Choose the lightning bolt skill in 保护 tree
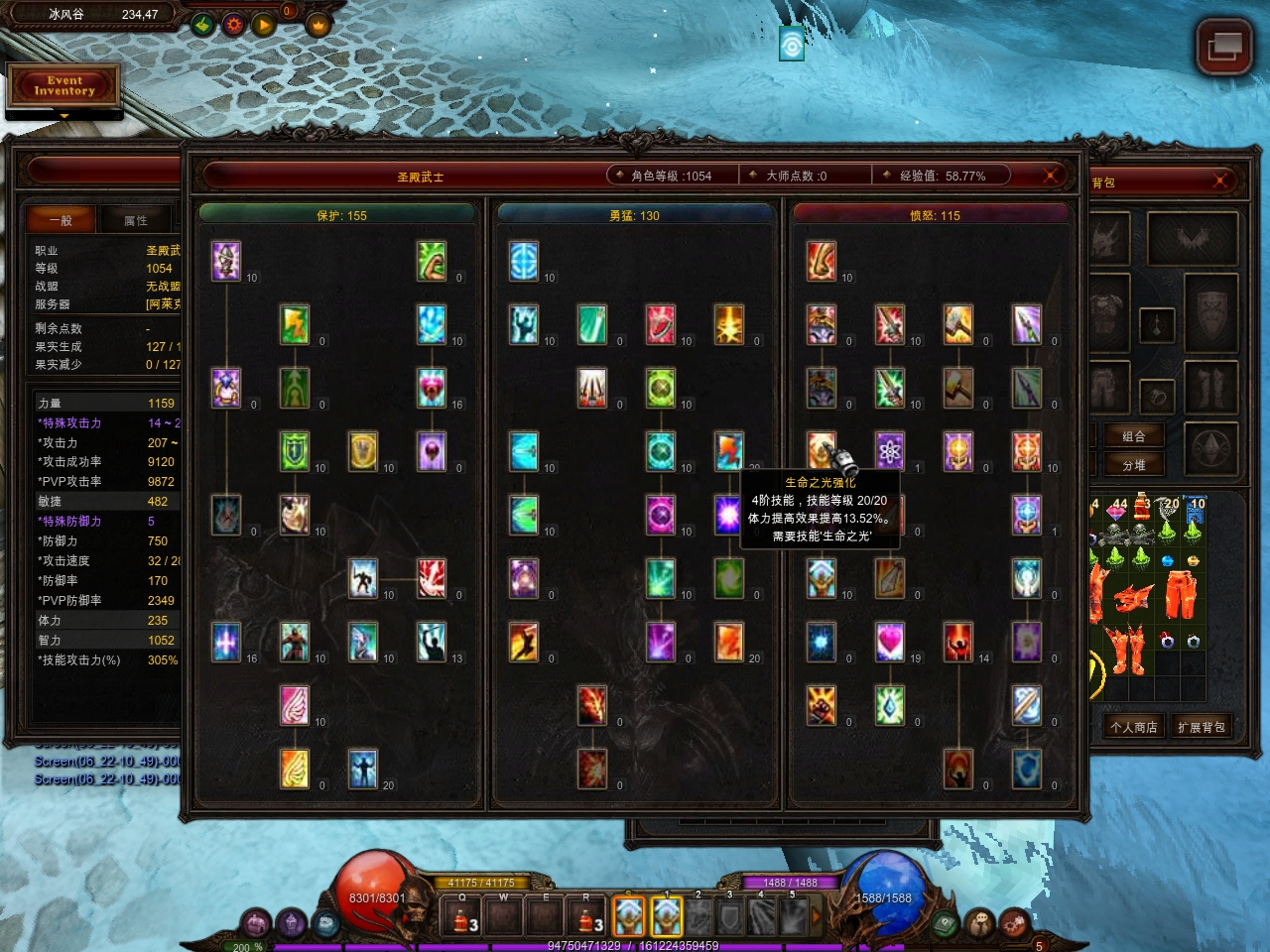Screen dimensions: 1270x952 [x=295, y=324]
